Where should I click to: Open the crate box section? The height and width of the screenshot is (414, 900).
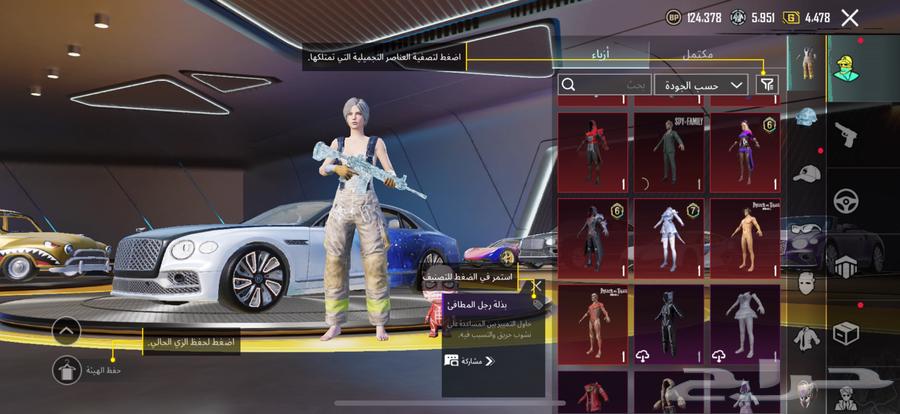[x=846, y=331]
